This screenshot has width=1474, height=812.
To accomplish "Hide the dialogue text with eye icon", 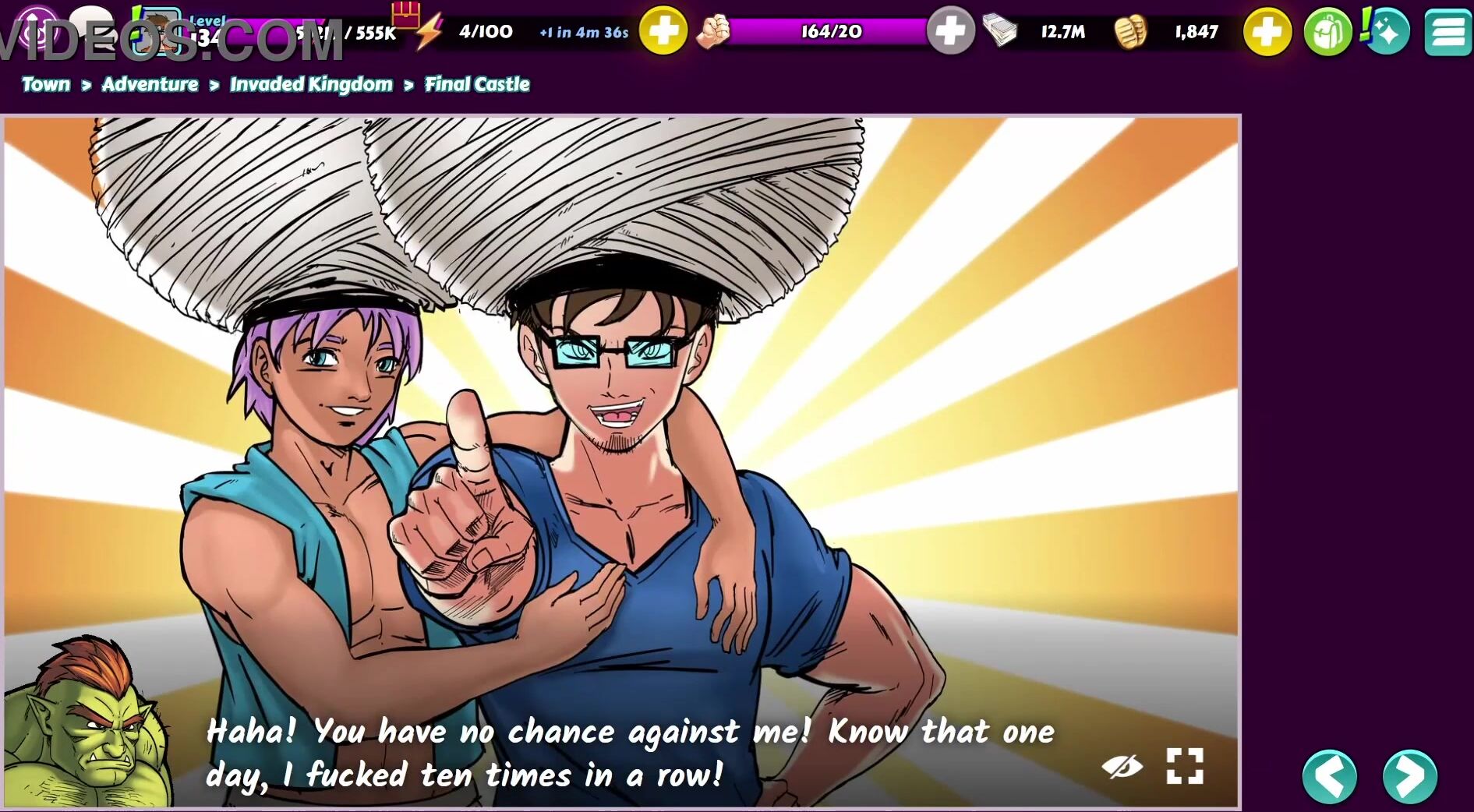I will 1122,767.
